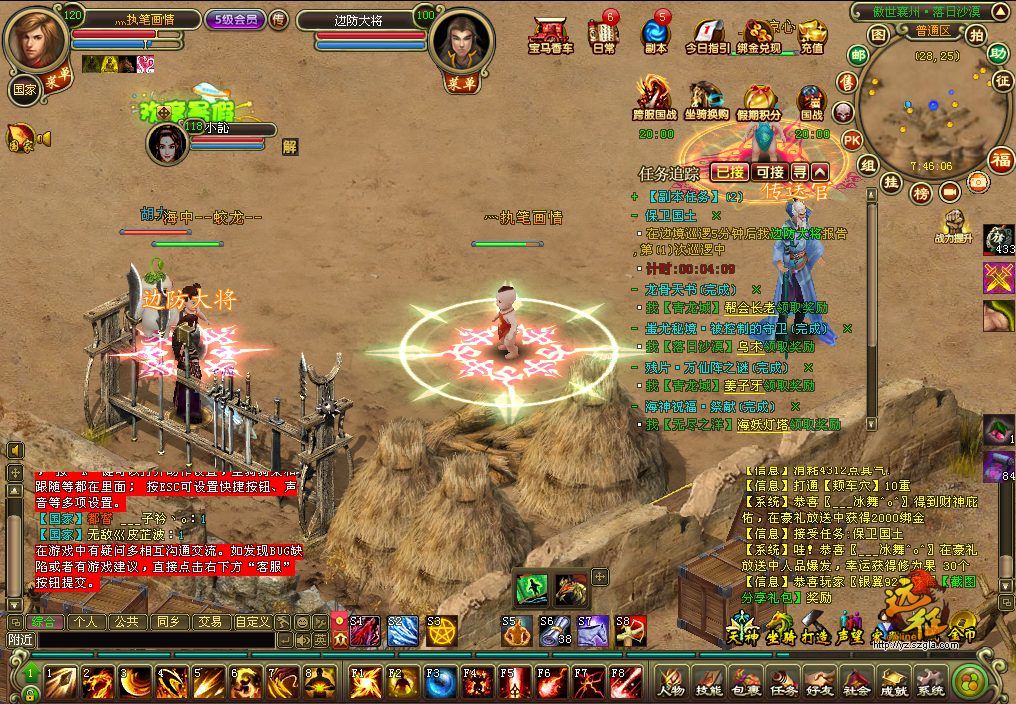Show the 可接 available quests tab
This screenshot has width=1016, height=704.
pos(770,172)
